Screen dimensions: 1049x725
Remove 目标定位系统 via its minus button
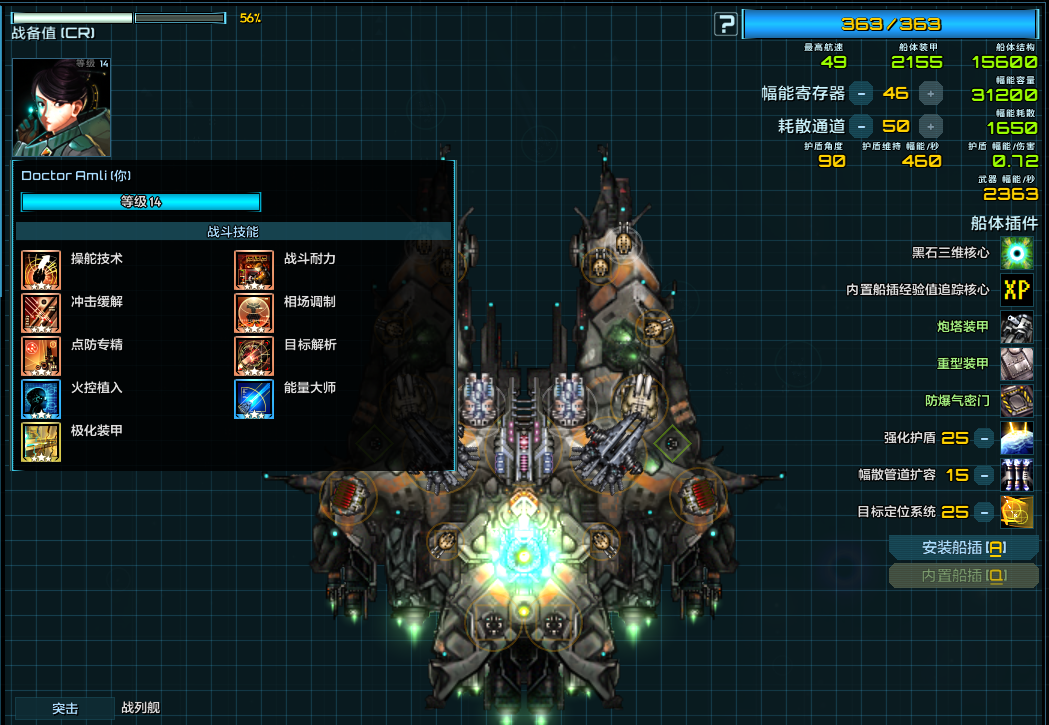point(984,512)
